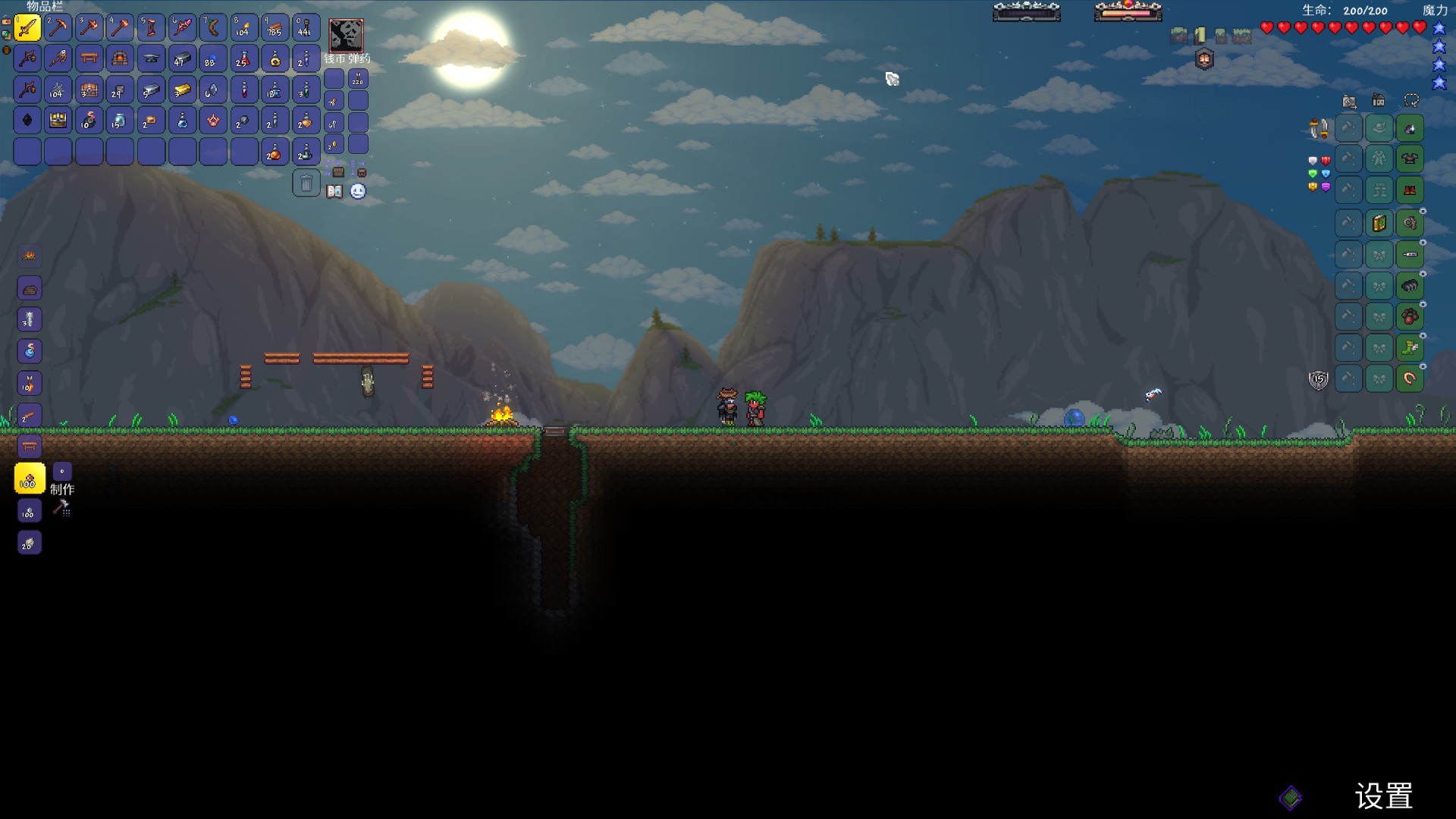The height and width of the screenshot is (819, 1456).
Task: Select the gold bar stack
Action: (x=182, y=90)
